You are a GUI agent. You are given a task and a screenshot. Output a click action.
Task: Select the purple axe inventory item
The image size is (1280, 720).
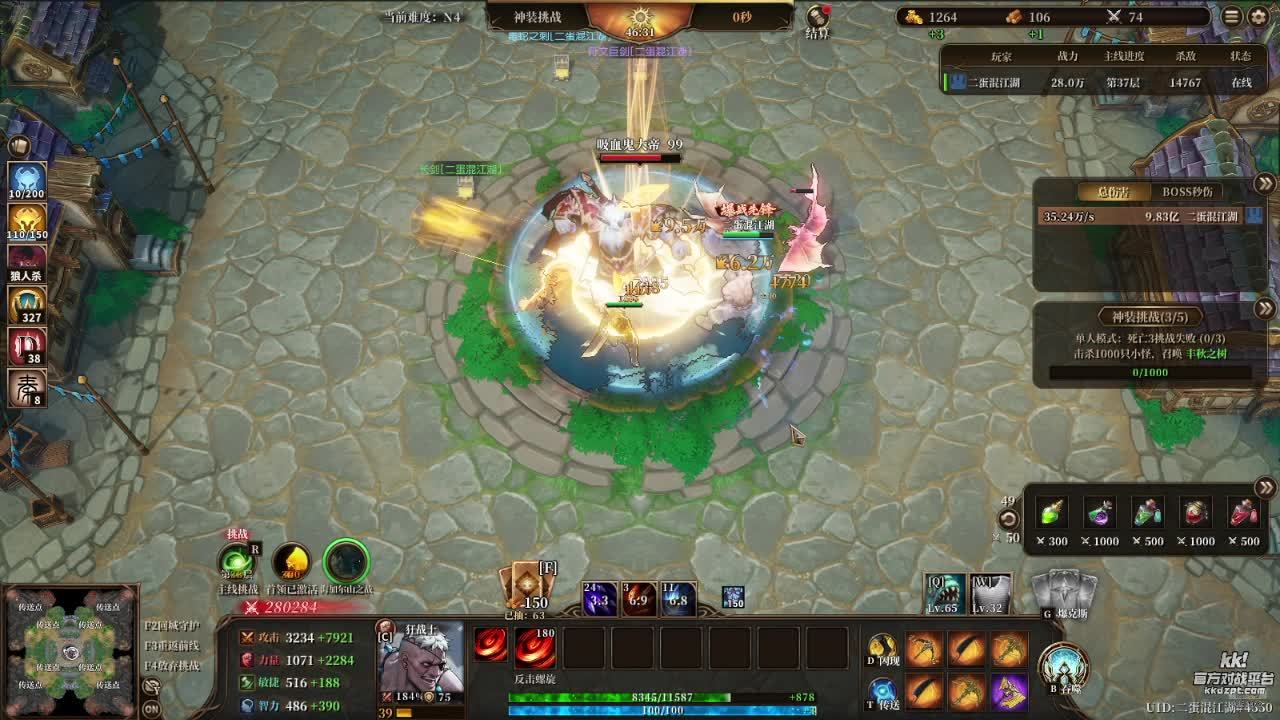point(1010,692)
